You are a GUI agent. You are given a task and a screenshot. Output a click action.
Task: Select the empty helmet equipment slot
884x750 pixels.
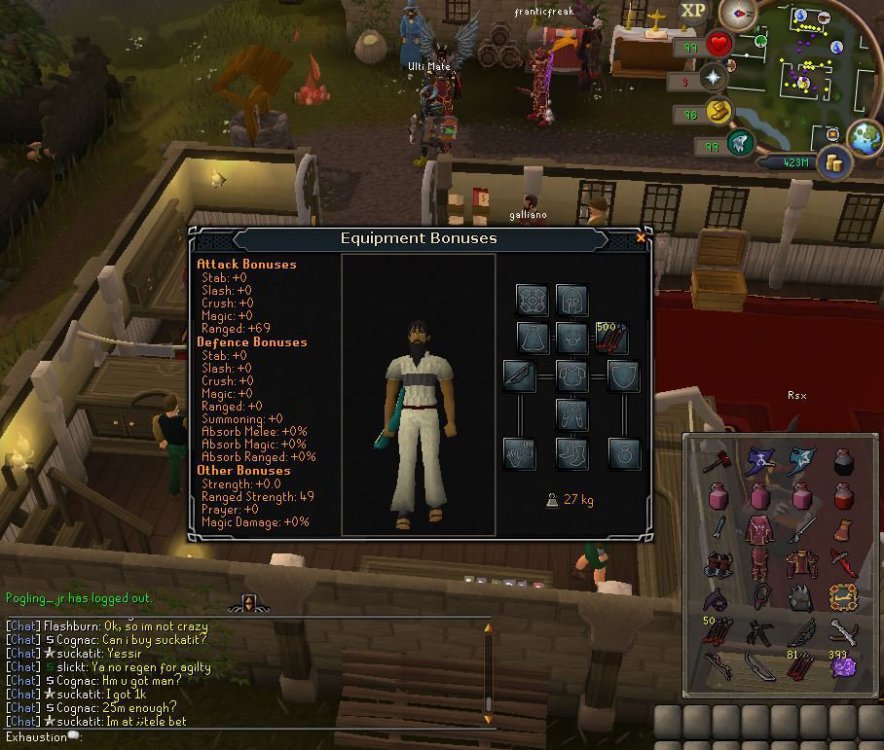572,299
